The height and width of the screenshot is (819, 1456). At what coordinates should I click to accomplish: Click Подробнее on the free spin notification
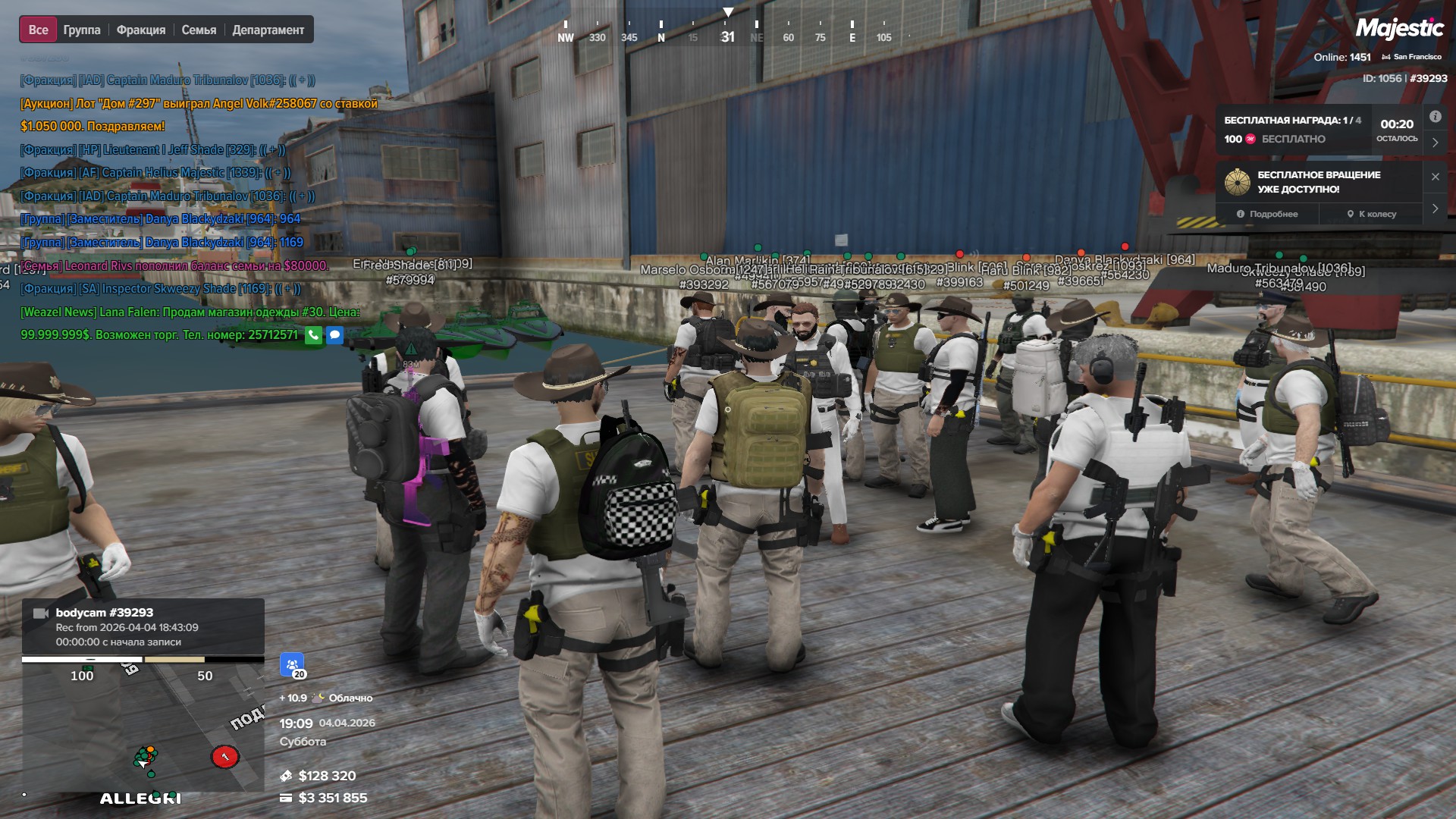(x=1267, y=214)
